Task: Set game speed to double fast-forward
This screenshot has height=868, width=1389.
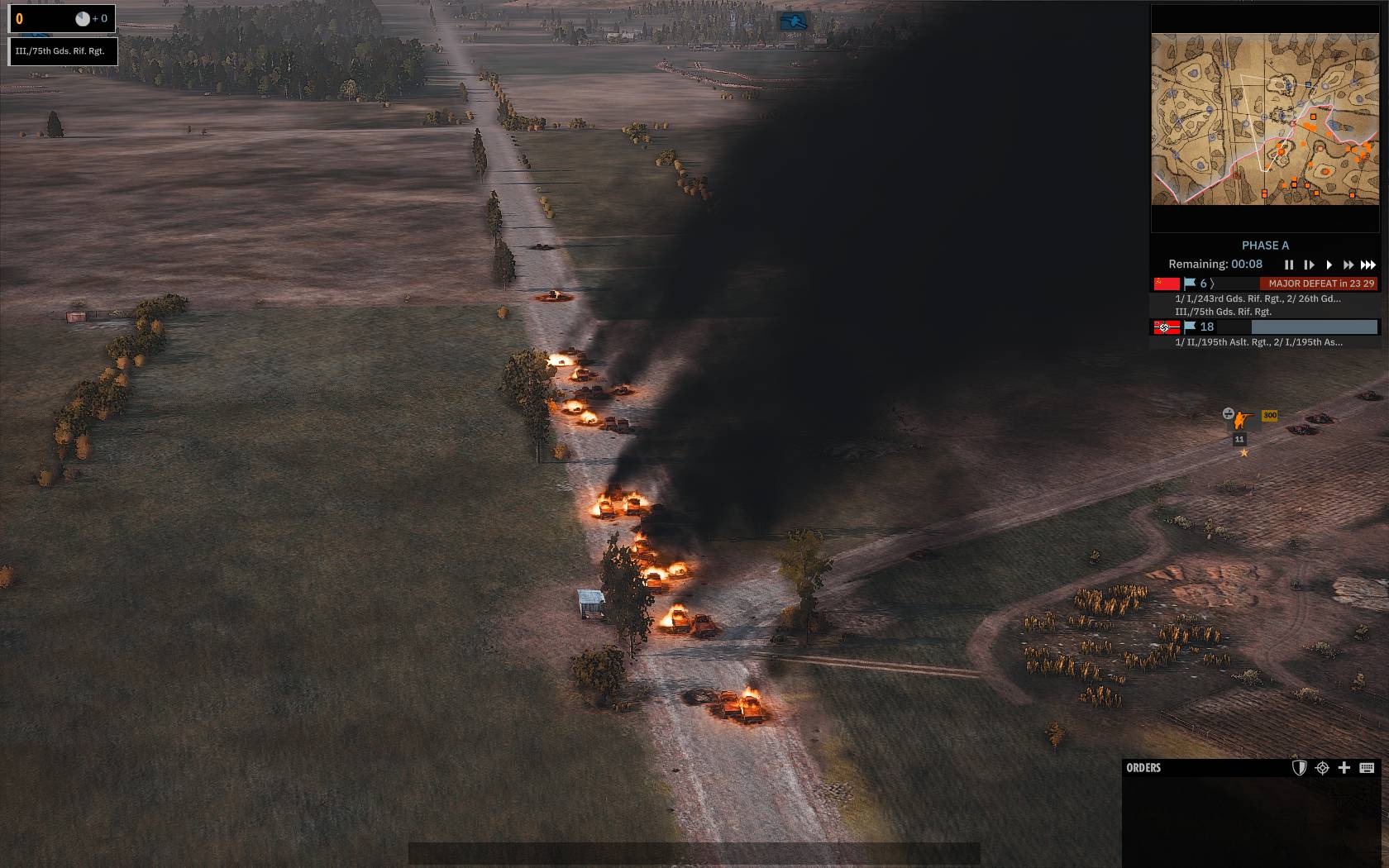Action: point(1348,265)
